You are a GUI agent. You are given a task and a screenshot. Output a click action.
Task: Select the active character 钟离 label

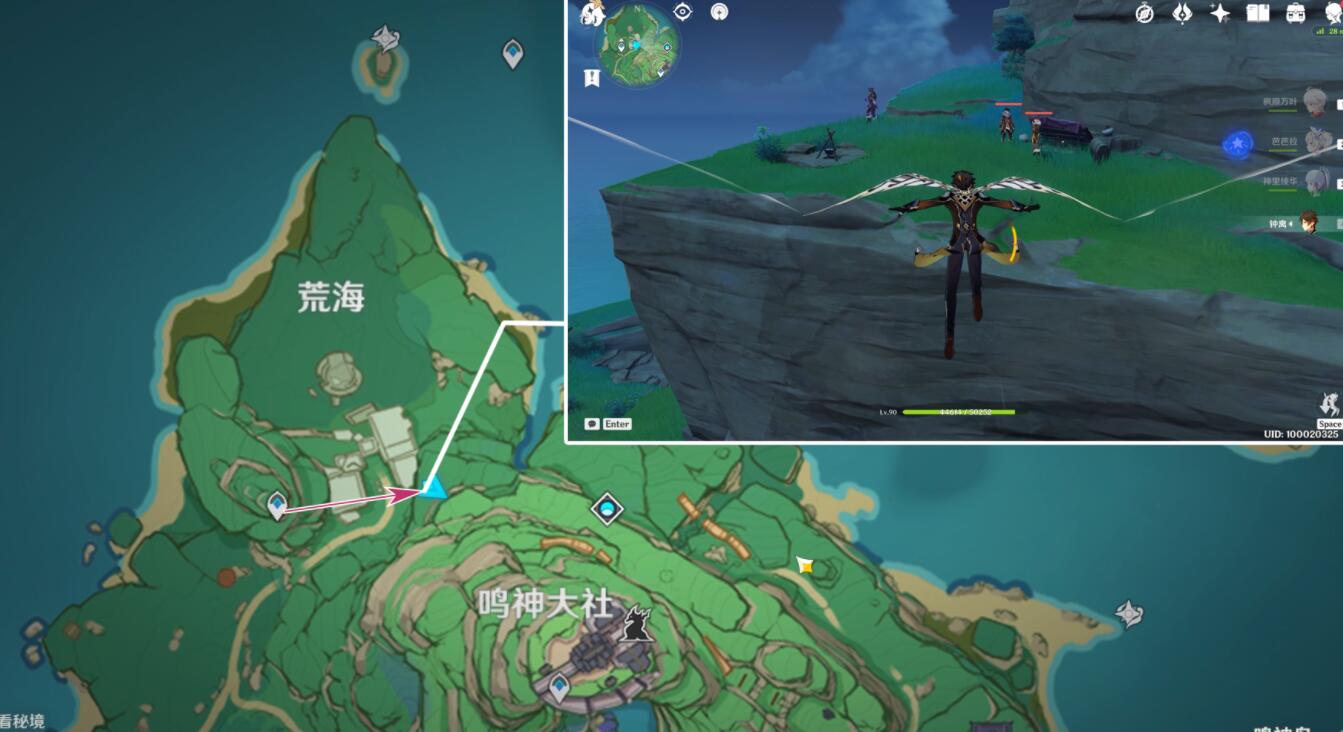coord(1277,223)
